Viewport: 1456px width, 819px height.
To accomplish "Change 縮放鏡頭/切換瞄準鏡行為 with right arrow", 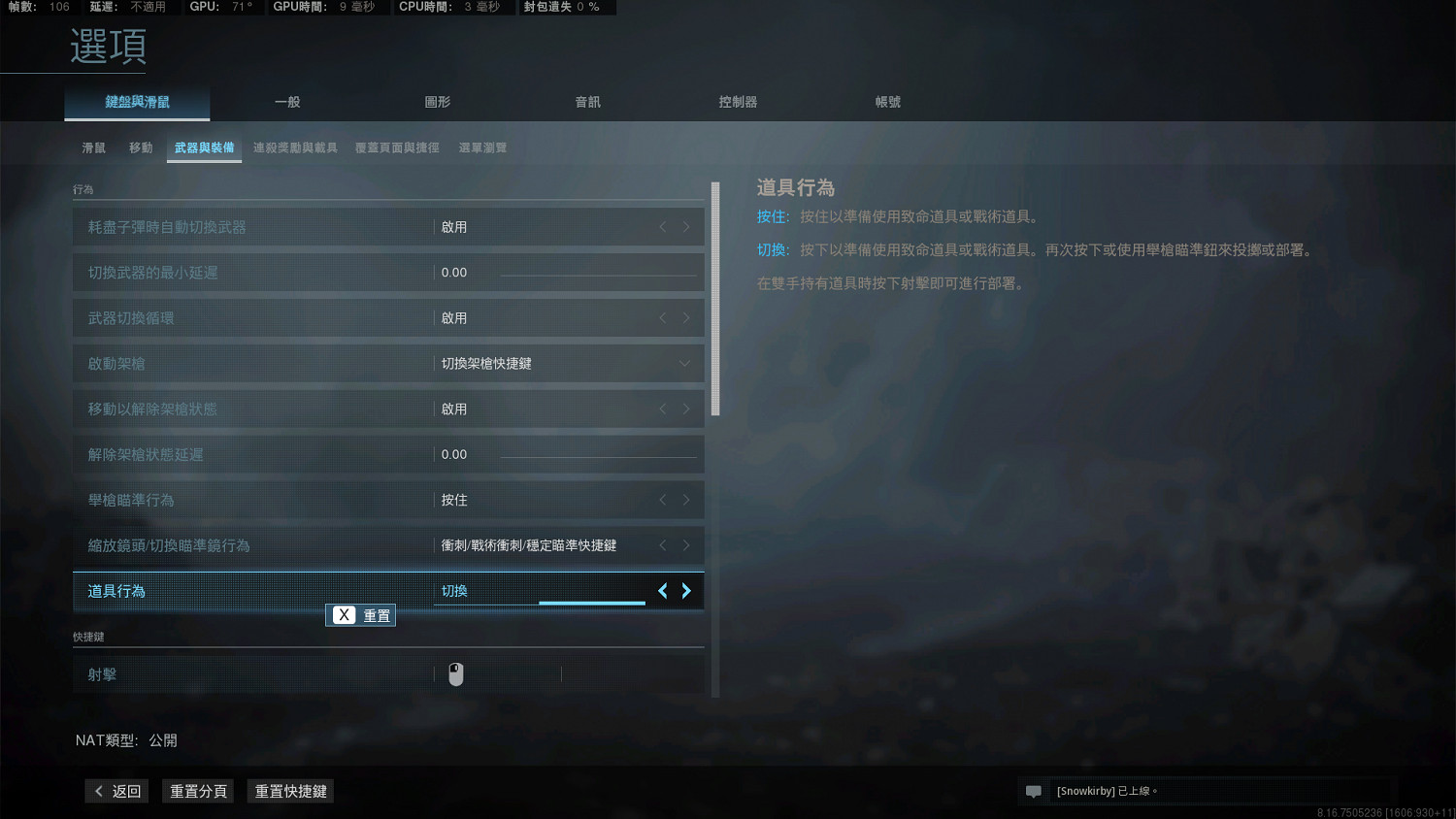I will (686, 544).
